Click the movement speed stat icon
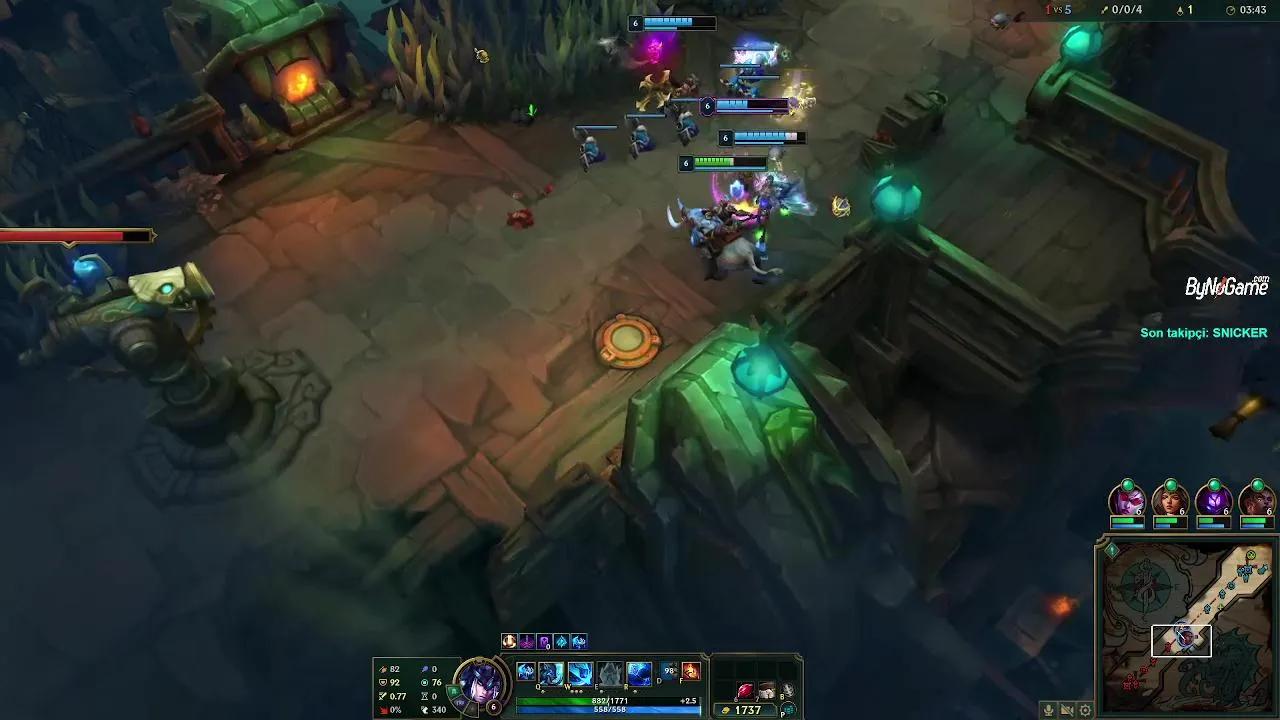Image resolution: width=1280 pixels, height=720 pixels. [x=425, y=711]
